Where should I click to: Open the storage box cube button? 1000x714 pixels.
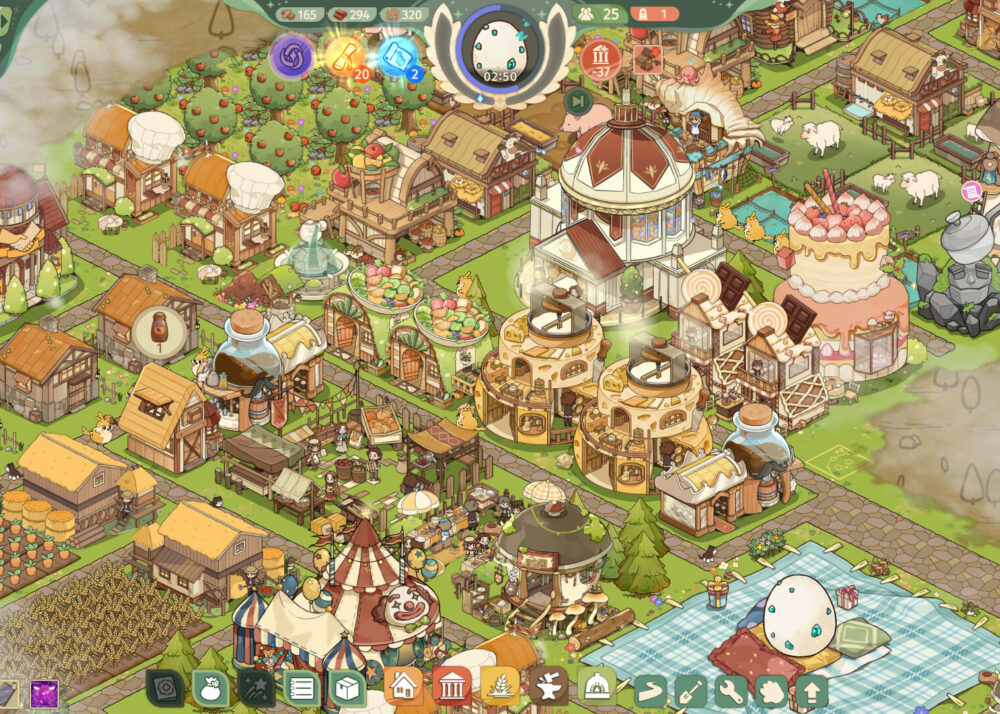point(348,688)
